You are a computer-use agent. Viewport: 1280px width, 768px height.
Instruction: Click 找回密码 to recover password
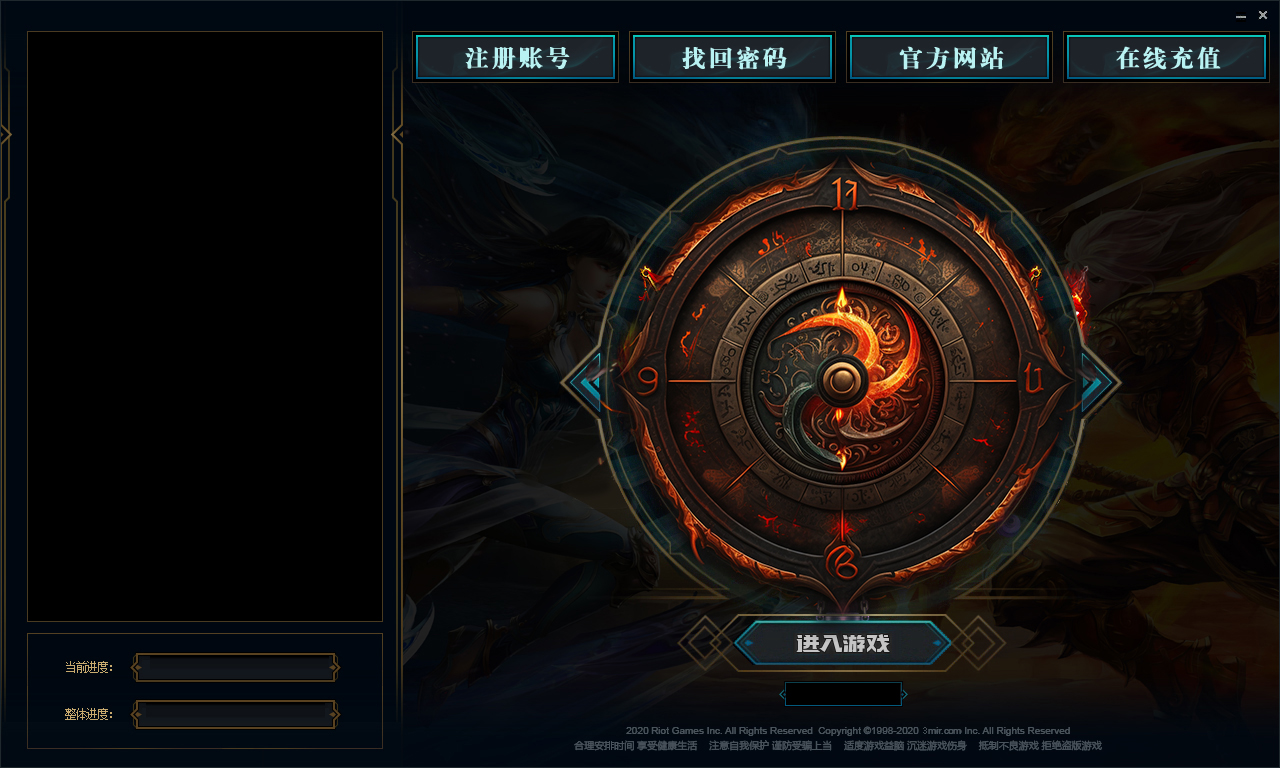(x=732, y=57)
